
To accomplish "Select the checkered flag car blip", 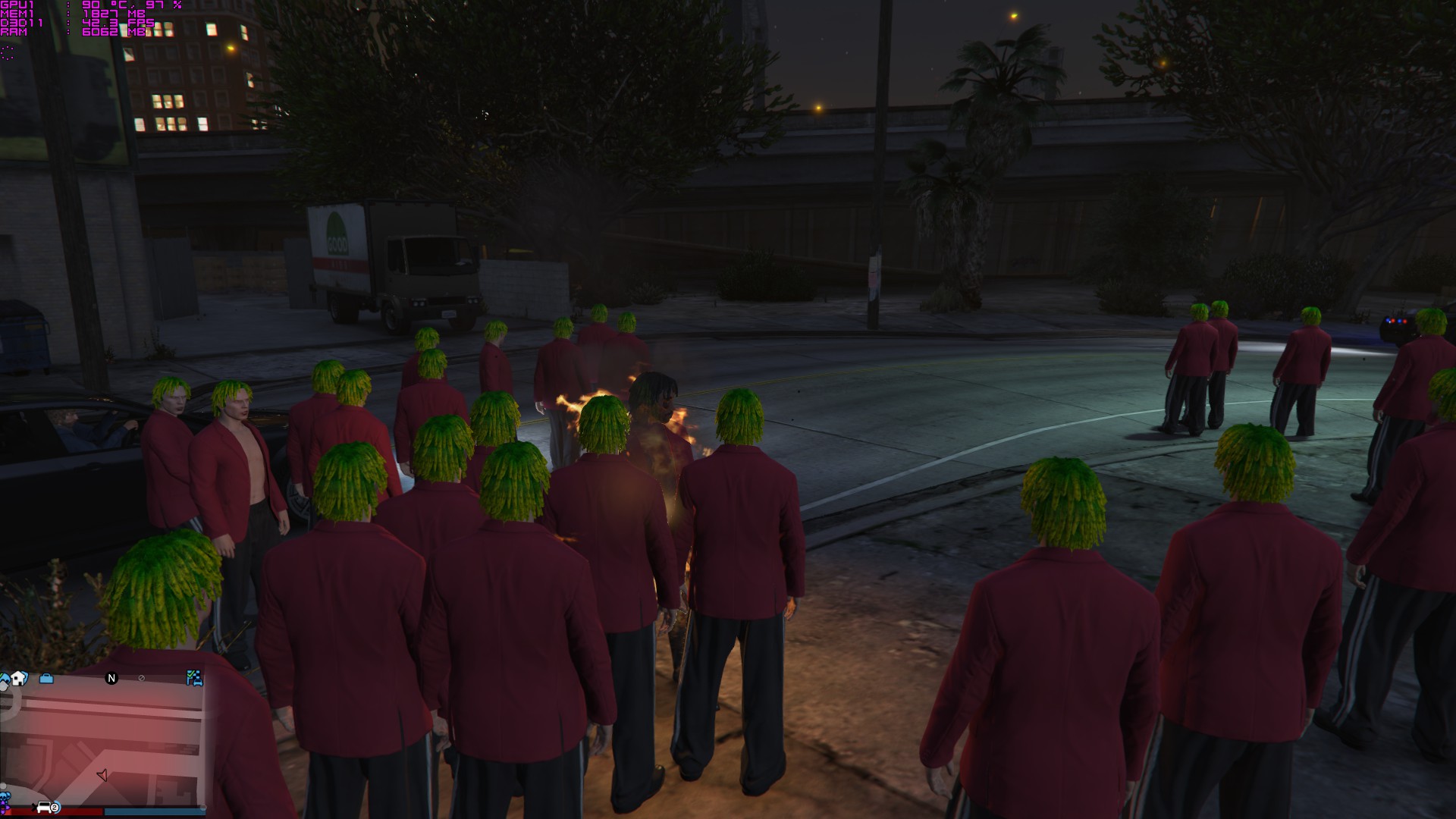I will pyautogui.click(x=194, y=678).
